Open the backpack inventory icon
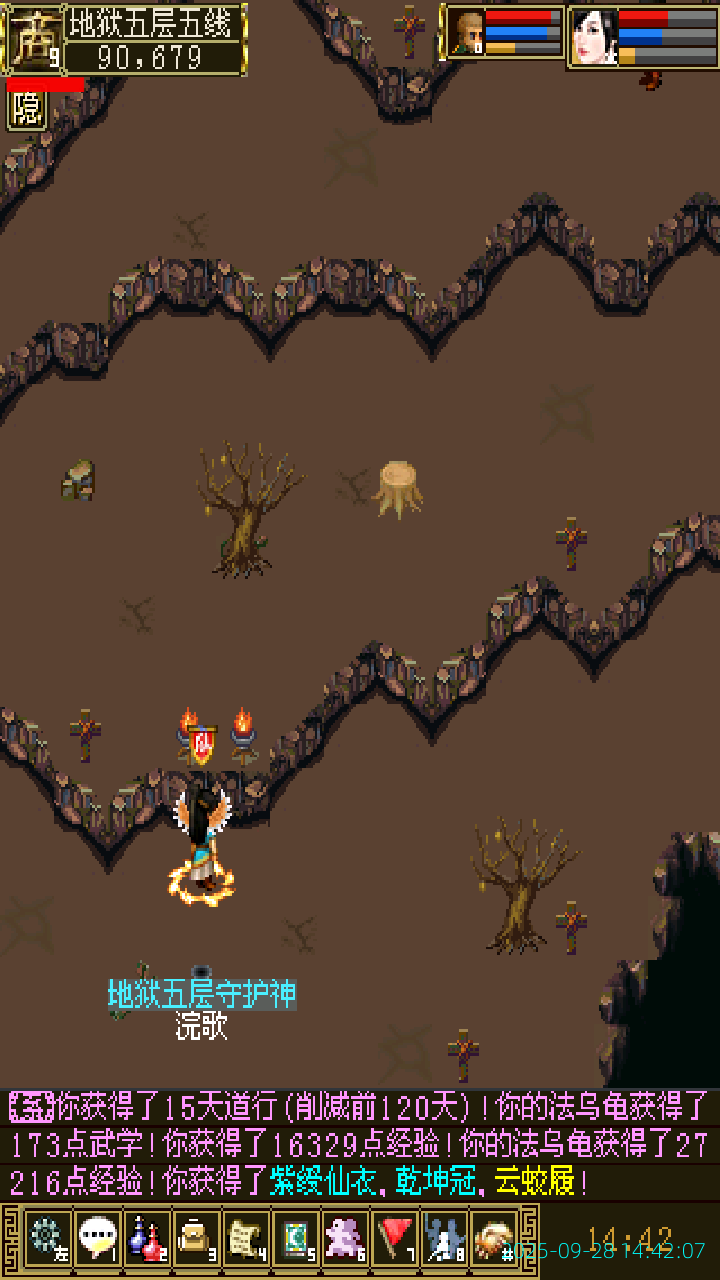Viewport: 720px width, 1280px height. pyautogui.click(x=196, y=1238)
